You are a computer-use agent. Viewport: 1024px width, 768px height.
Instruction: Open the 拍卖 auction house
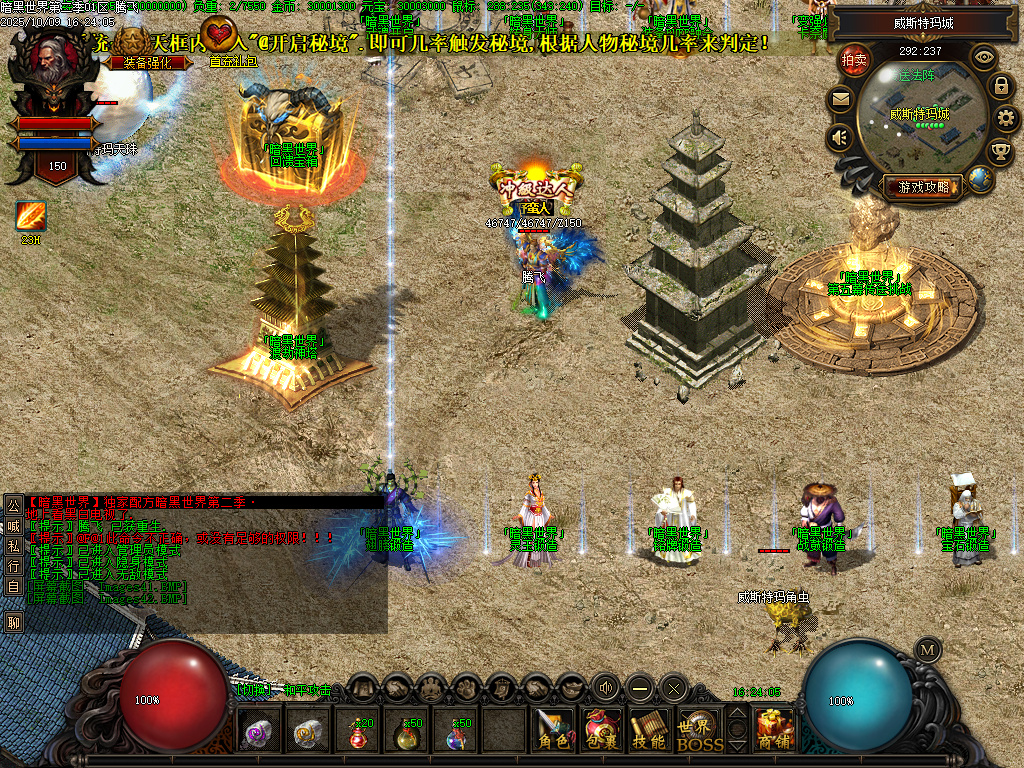point(853,60)
